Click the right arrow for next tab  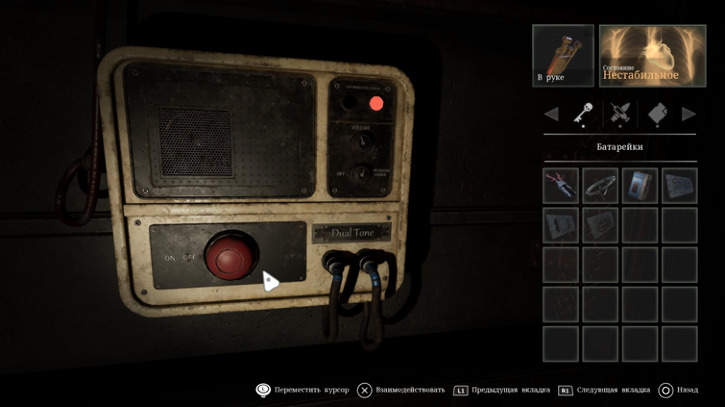pyautogui.click(x=689, y=114)
